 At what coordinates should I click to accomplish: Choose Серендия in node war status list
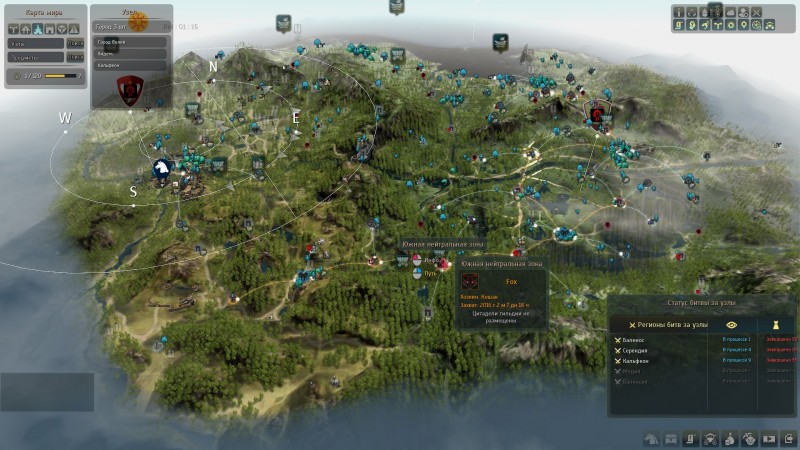pos(634,350)
